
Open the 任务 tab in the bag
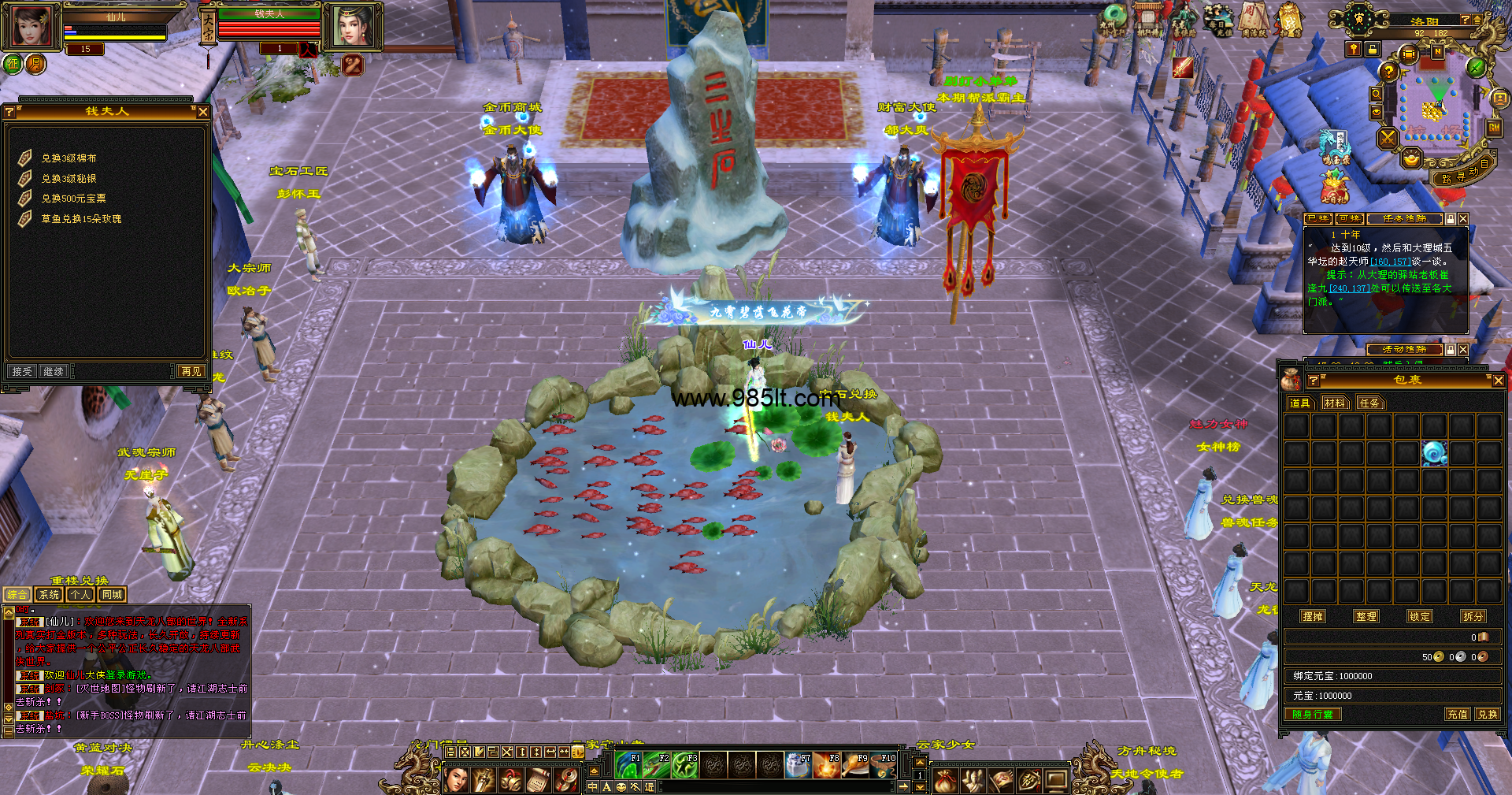click(1369, 403)
